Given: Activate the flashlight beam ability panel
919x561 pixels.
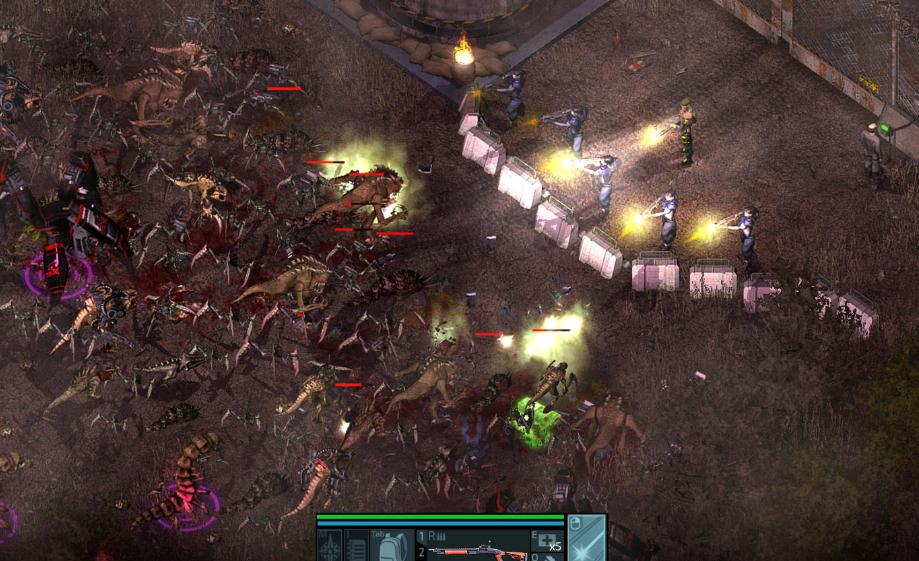Looking at the screenshot, I should tap(586, 540).
